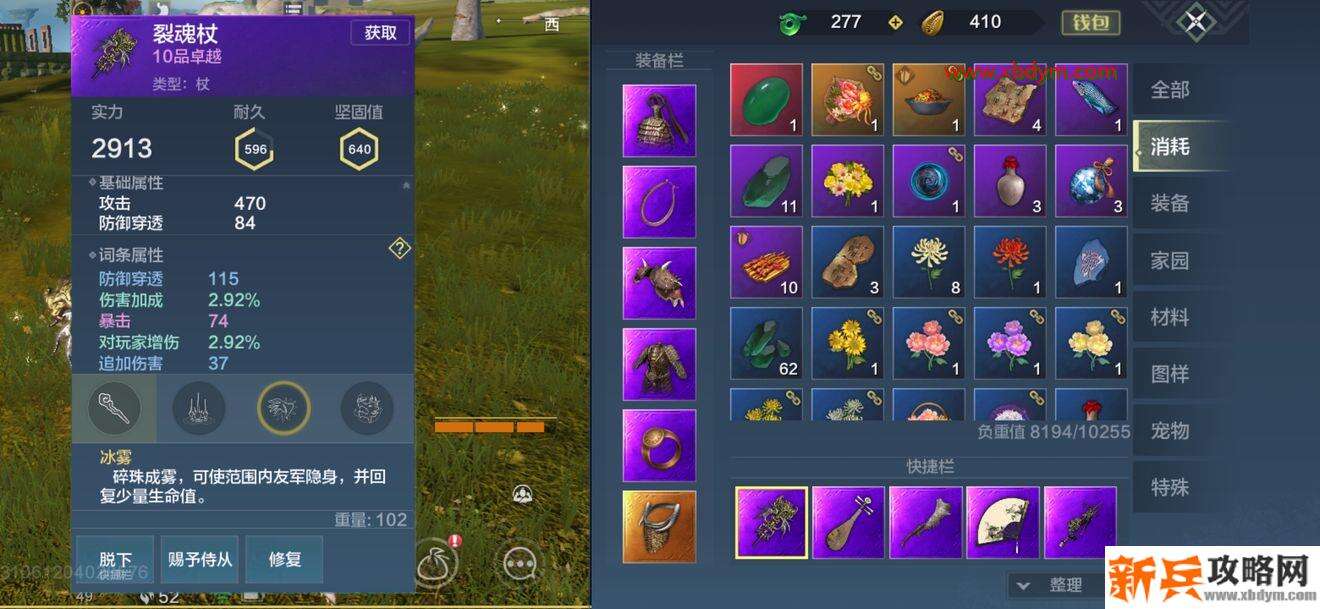Open the 钱包 wallet

[x=1090, y=22]
